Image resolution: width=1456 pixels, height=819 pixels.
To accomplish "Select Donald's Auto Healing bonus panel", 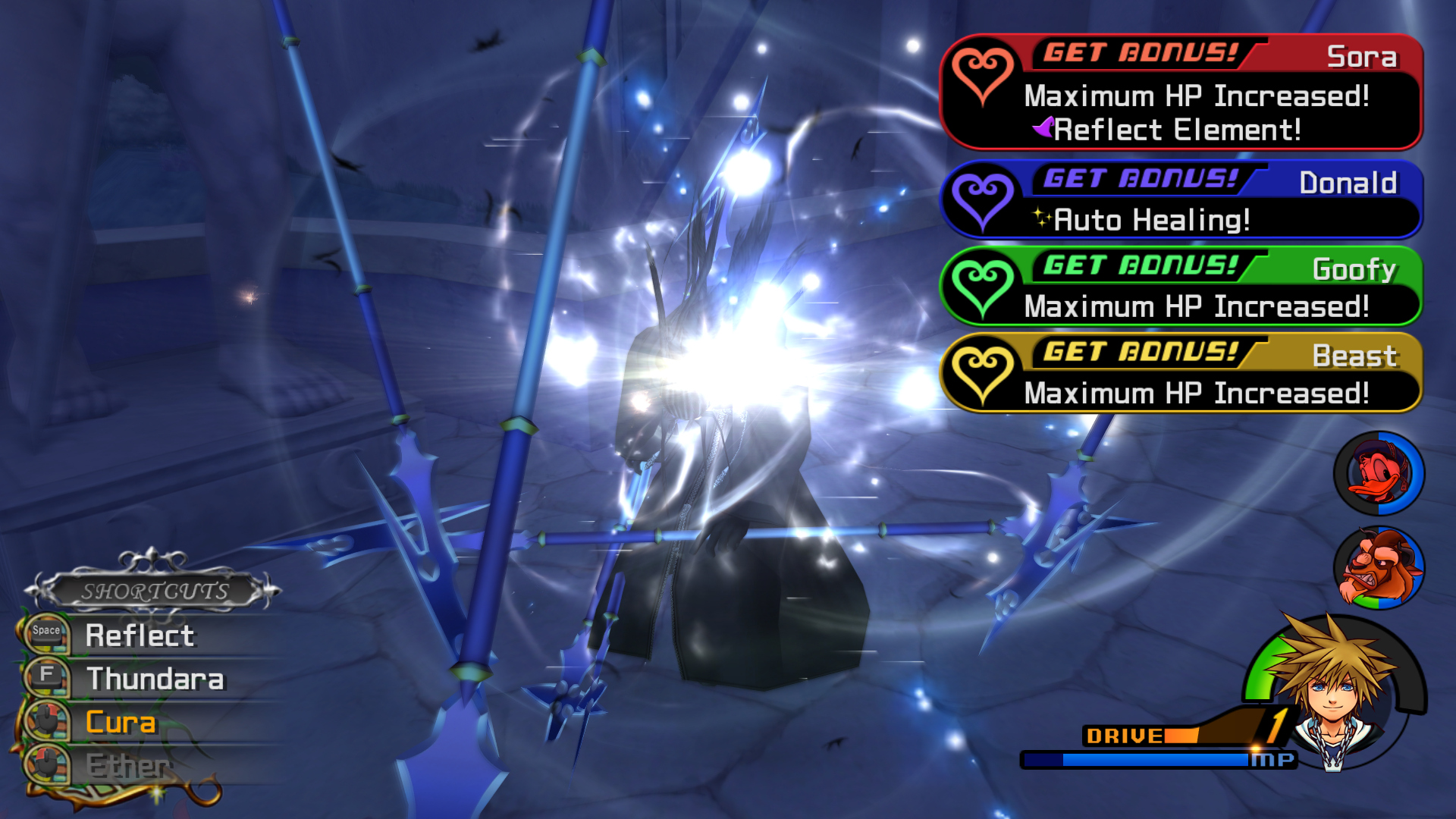I will pos(1180,201).
